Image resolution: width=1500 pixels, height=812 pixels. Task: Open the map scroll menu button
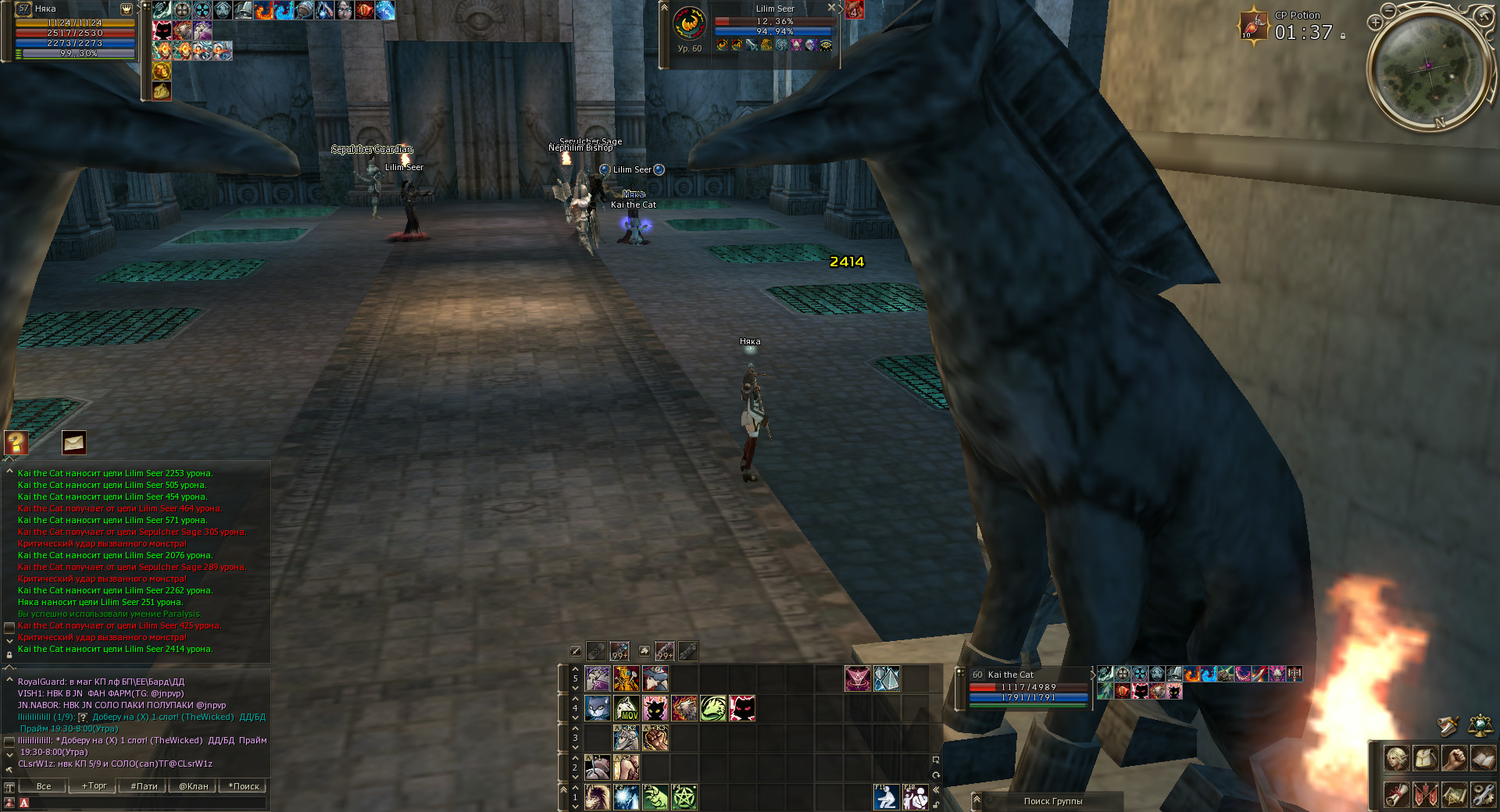pyautogui.click(x=1454, y=795)
